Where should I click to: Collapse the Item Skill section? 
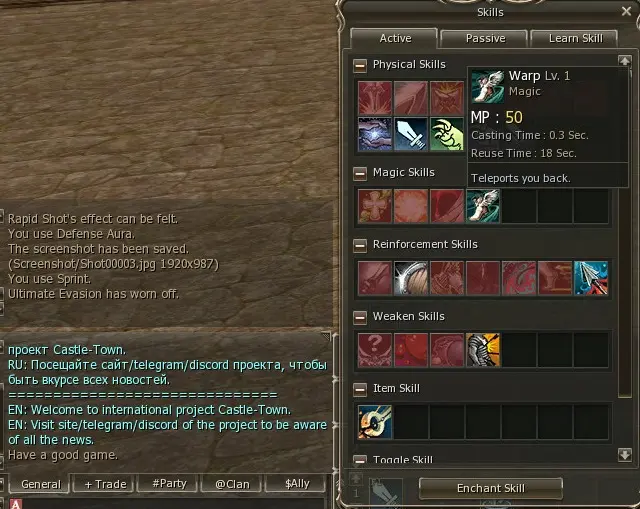360,389
